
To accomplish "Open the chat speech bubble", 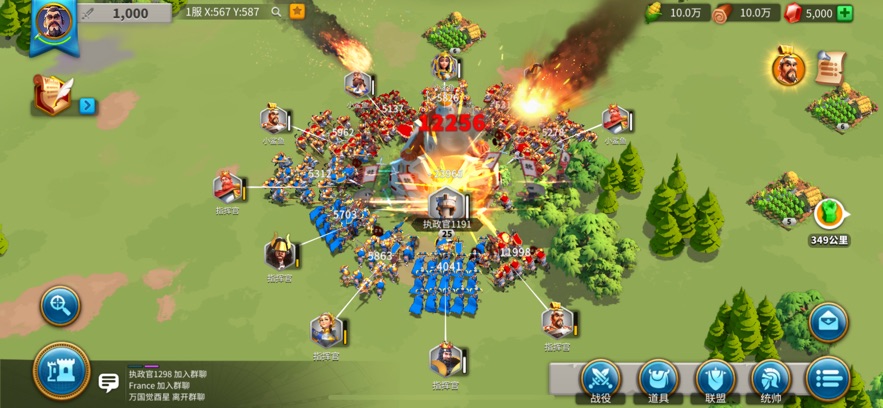I will pyautogui.click(x=108, y=382).
